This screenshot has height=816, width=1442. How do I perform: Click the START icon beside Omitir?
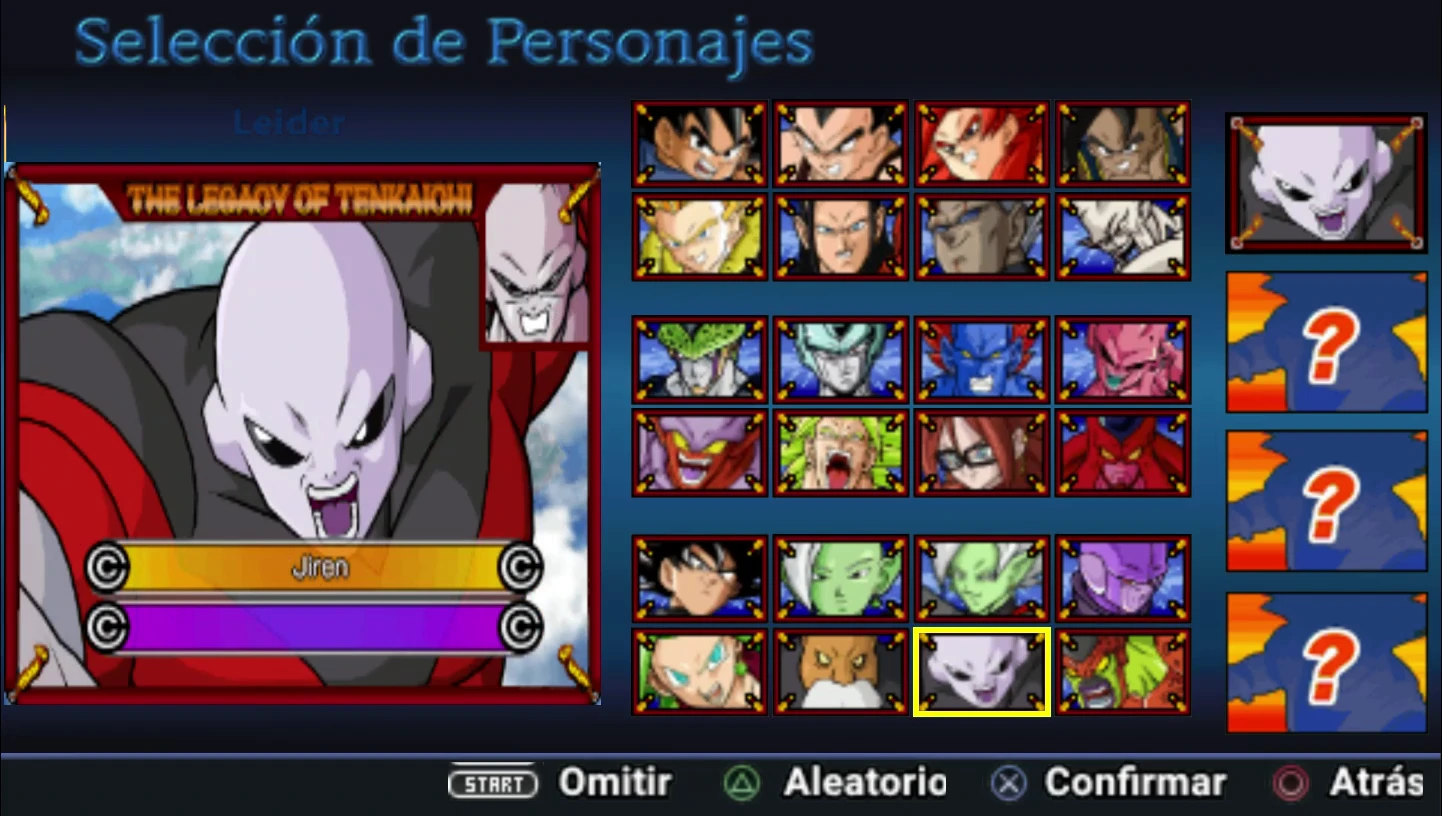tap(493, 784)
